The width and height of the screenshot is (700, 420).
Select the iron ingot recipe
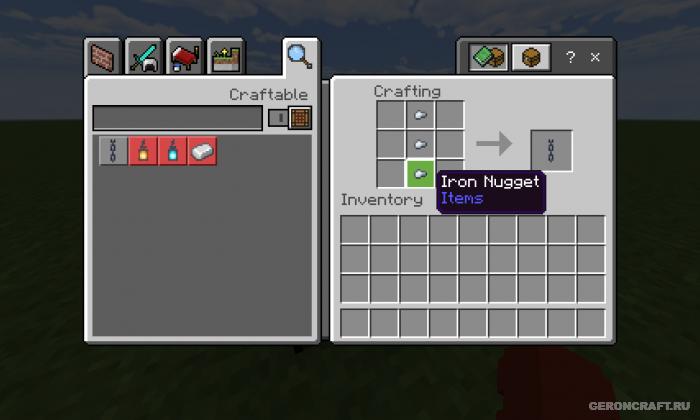pyautogui.click(x=202, y=151)
